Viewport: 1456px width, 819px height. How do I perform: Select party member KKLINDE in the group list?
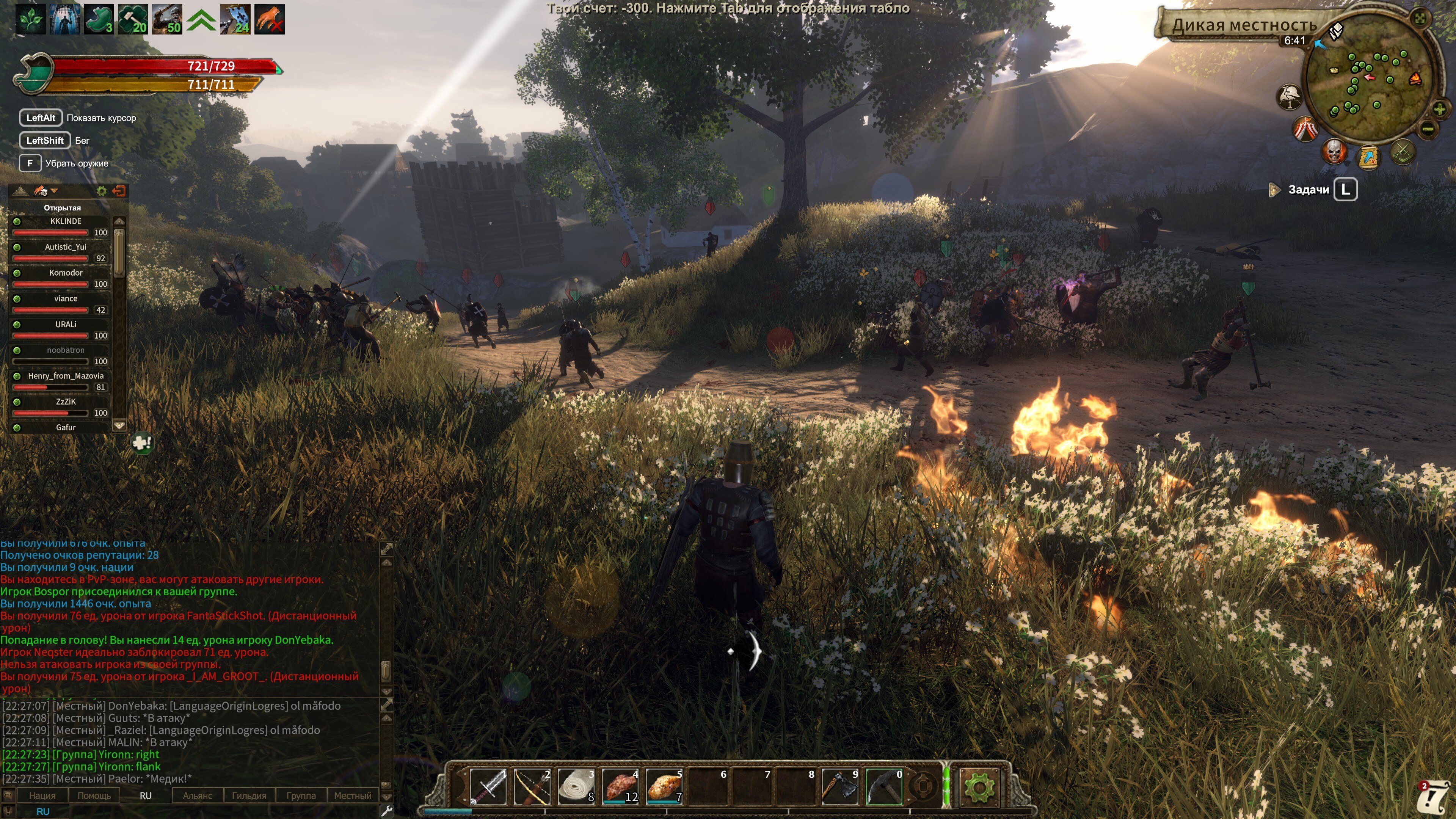pos(66,221)
